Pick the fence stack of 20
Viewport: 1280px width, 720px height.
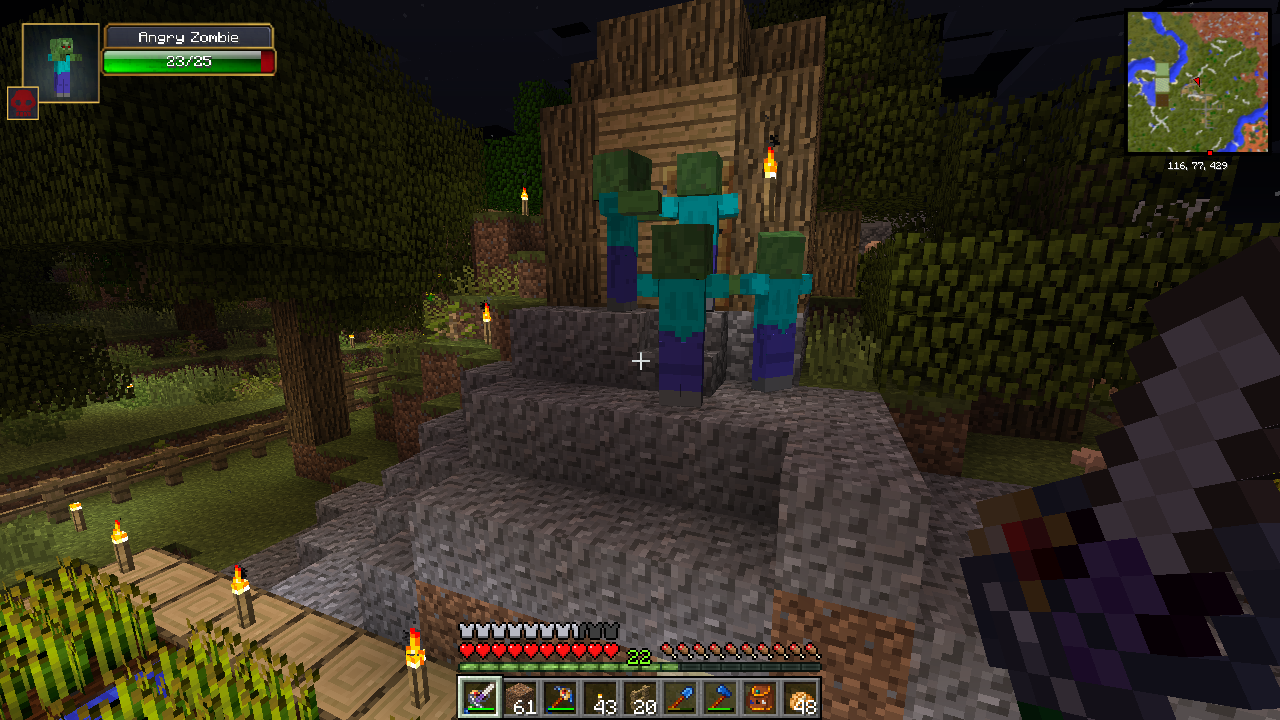point(638,697)
